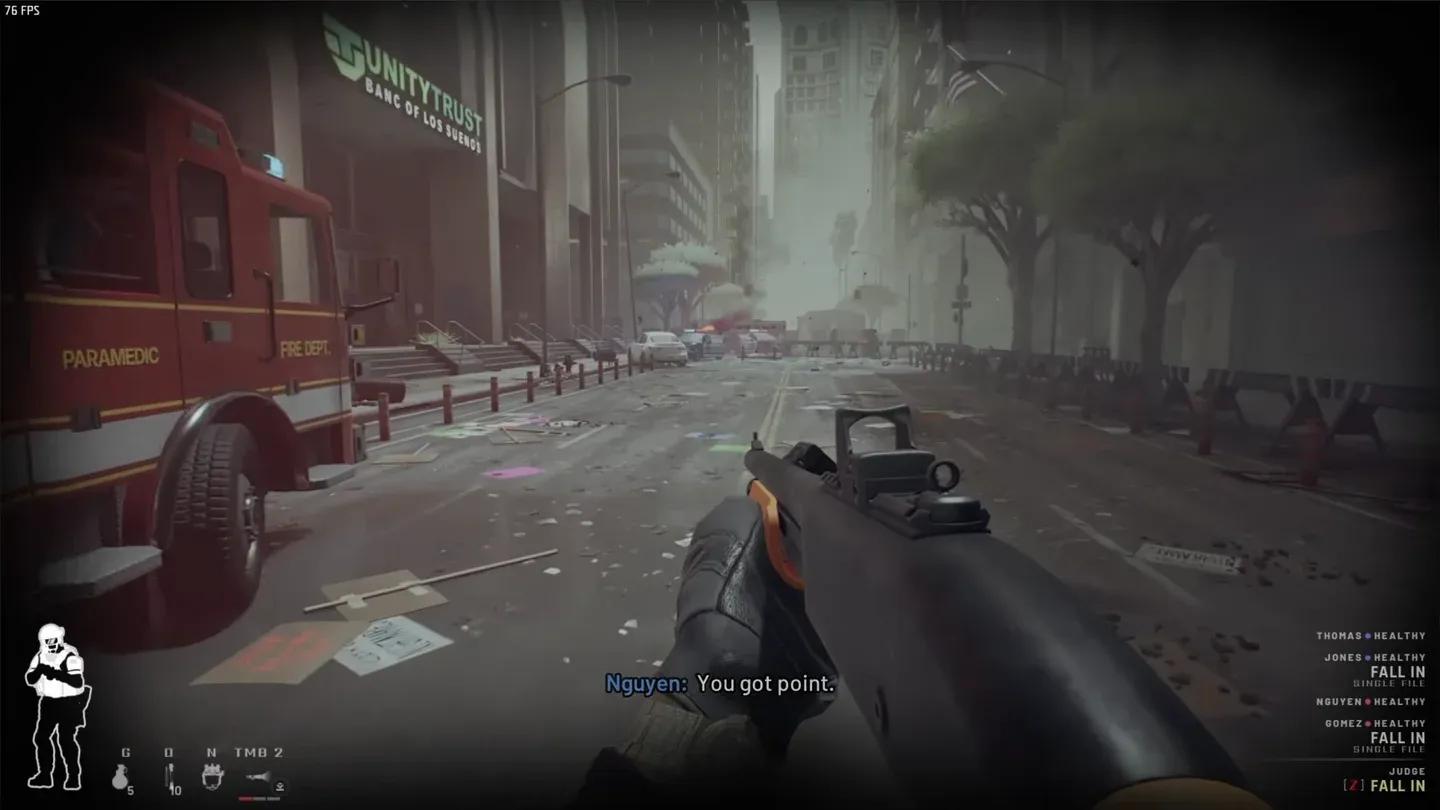1440x810 pixels.
Task: Toggle the blue status dot beside Thomas
Action: coord(1367,636)
